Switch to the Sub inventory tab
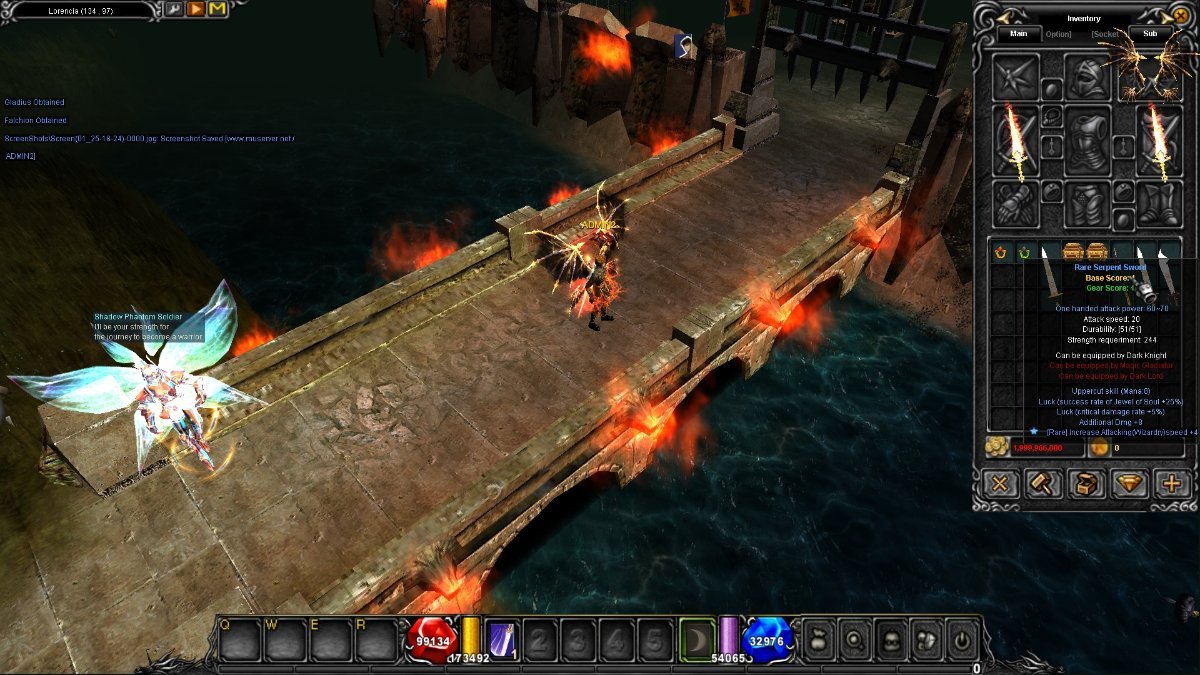The height and width of the screenshot is (675, 1200). click(x=1150, y=33)
